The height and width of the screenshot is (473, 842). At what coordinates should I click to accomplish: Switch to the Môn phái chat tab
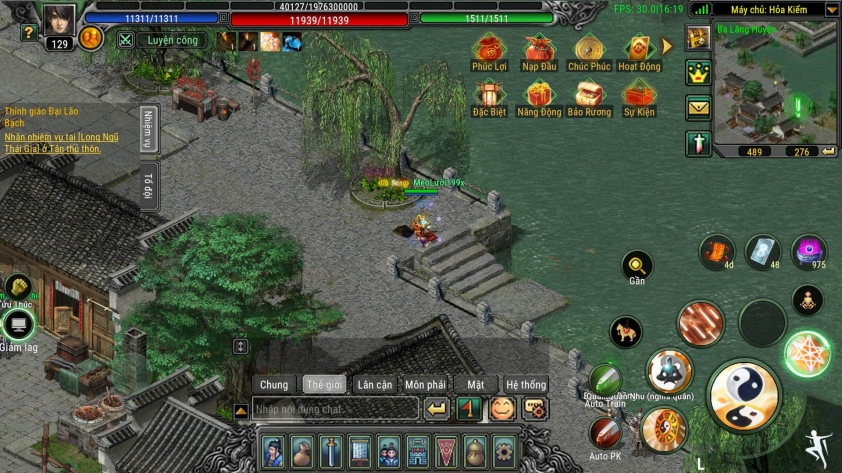click(426, 384)
